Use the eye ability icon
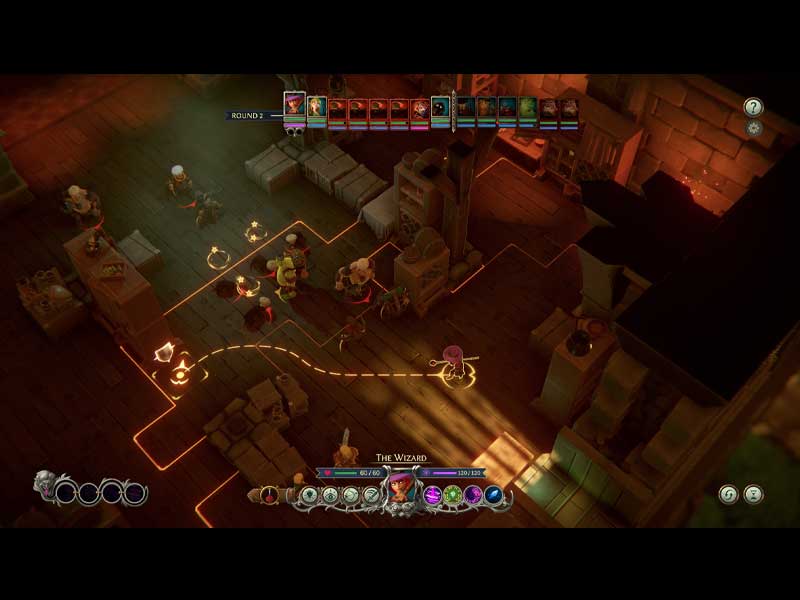This screenshot has width=800, height=600. point(330,494)
